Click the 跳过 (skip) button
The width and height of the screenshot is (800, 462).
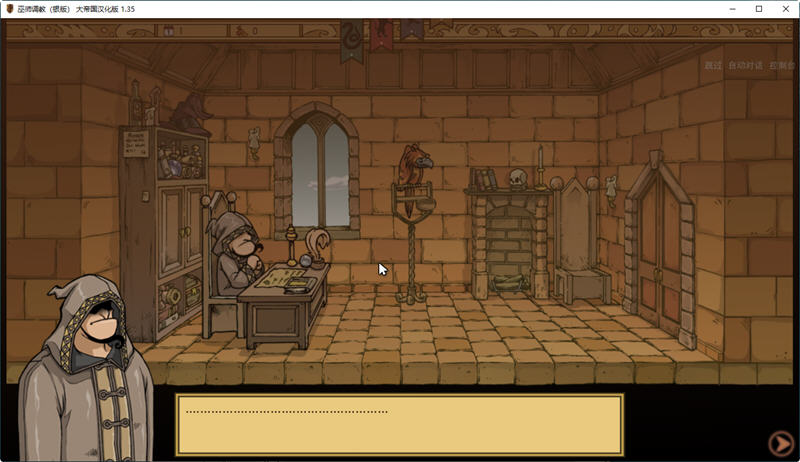pyautogui.click(x=712, y=66)
